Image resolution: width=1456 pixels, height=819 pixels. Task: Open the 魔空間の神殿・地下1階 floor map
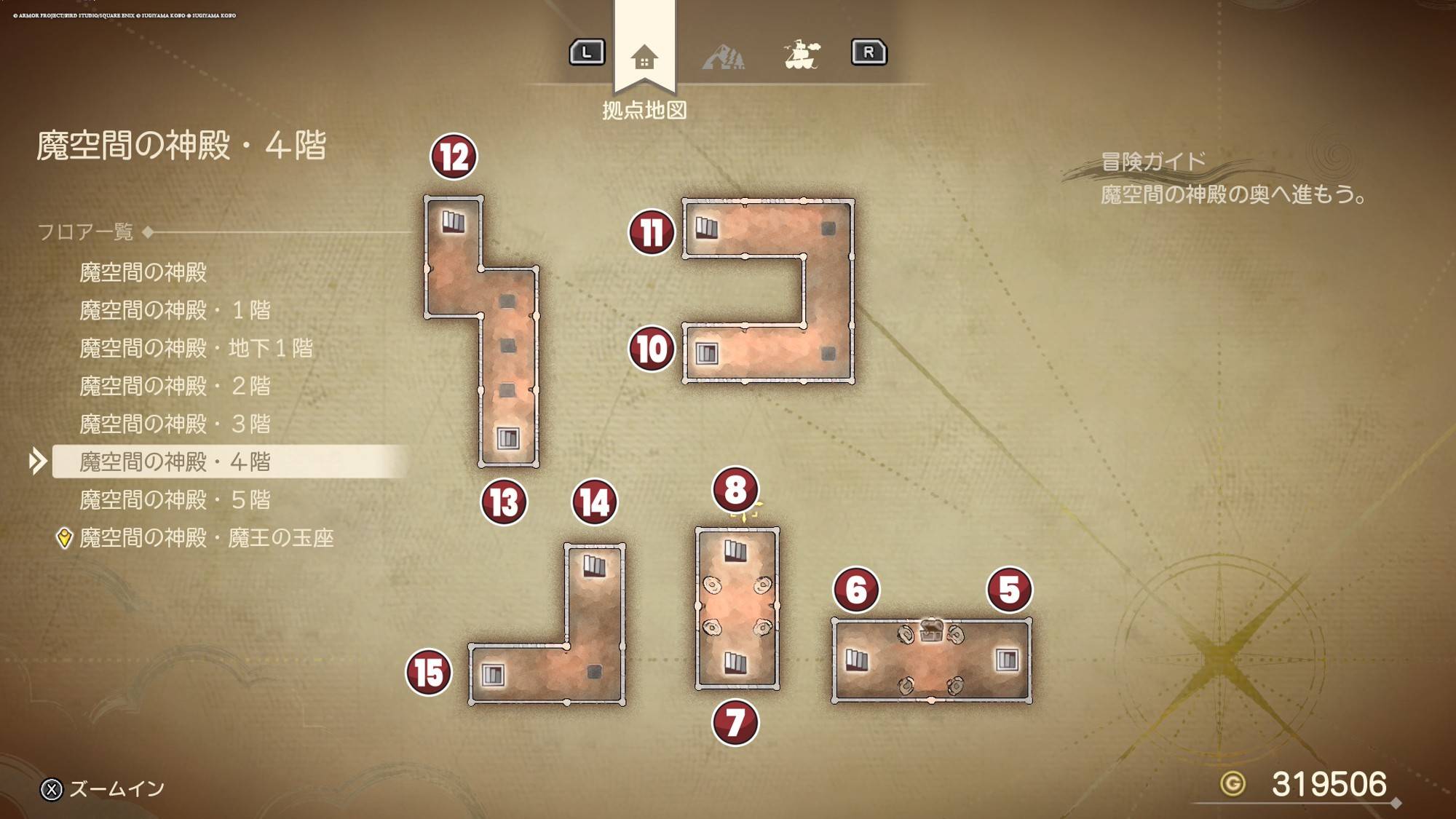(196, 348)
